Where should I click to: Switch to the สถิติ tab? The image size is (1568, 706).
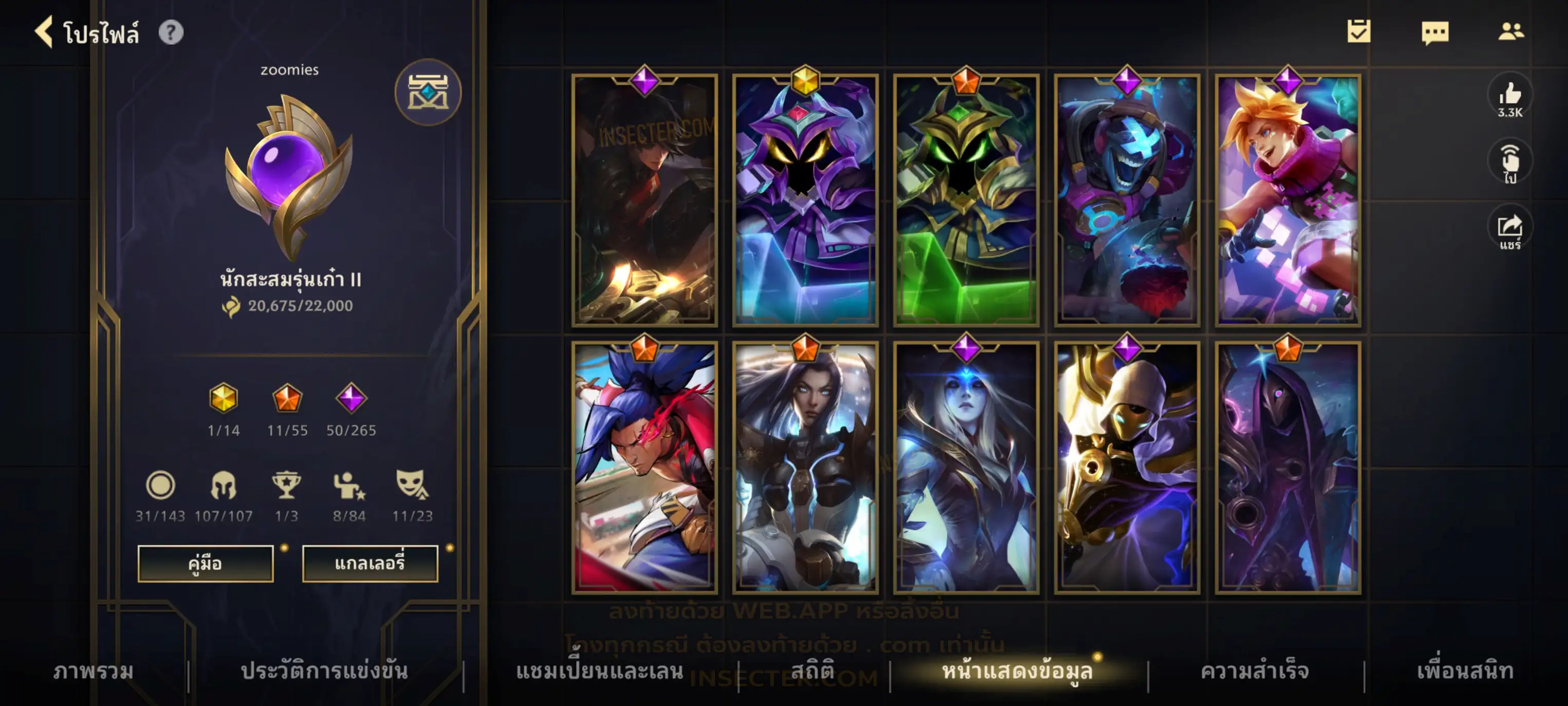812,671
